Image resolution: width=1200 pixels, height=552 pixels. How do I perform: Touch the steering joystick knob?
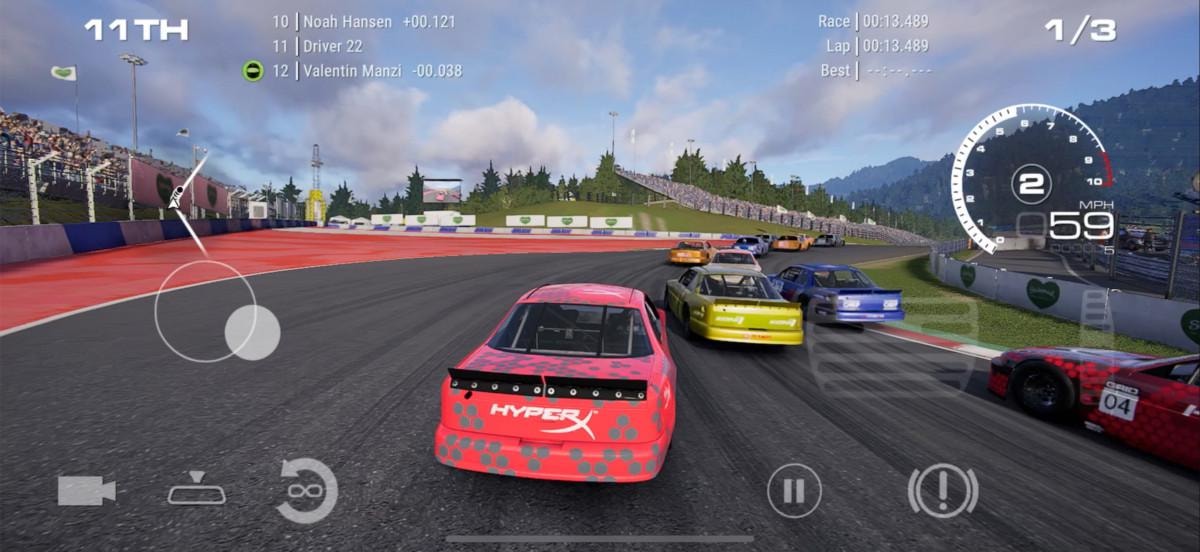(252, 332)
